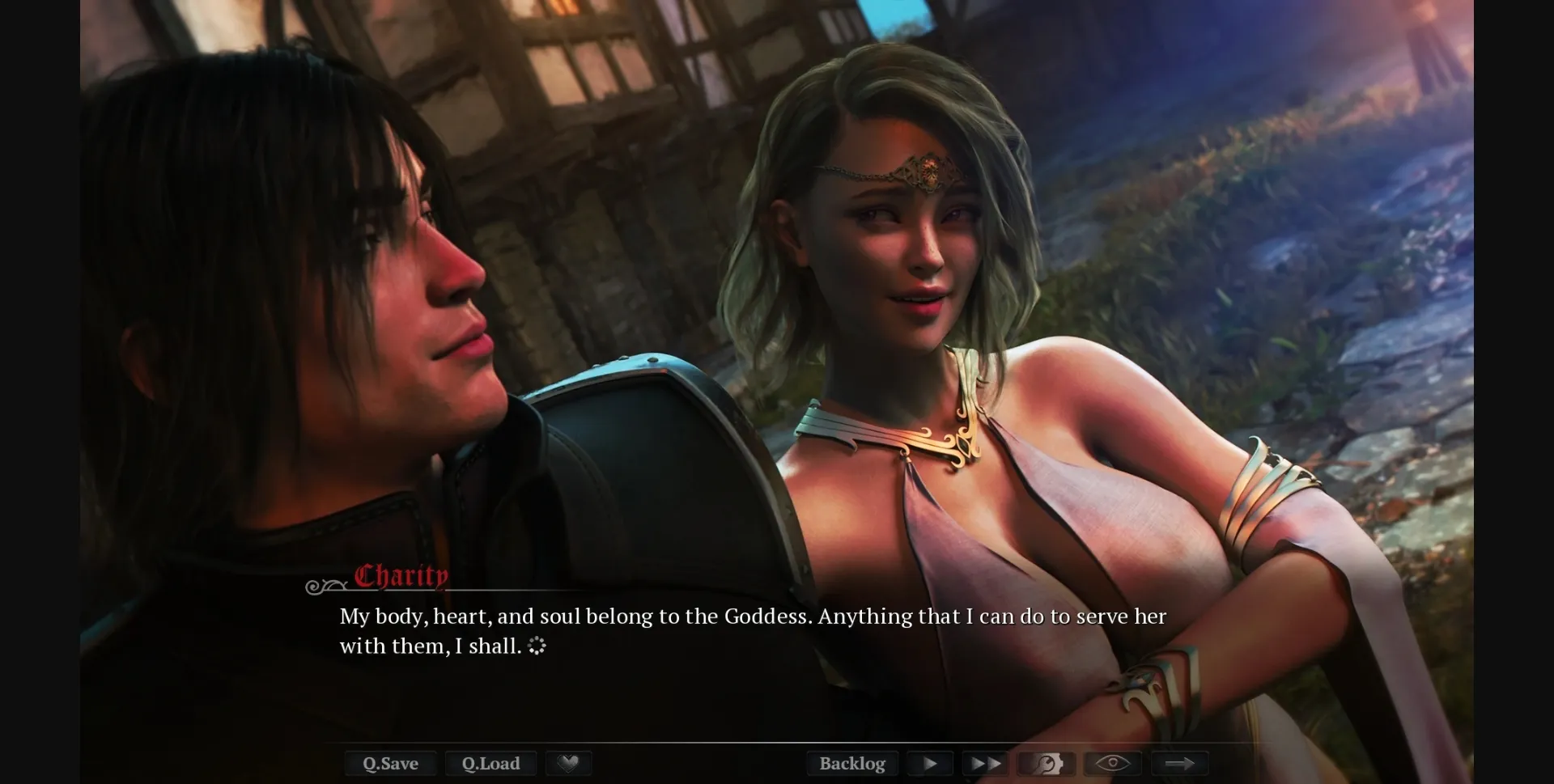Select the character thoughts head icon
The height and width of the screenshot is (784, 1554).
click(1046, 763)
